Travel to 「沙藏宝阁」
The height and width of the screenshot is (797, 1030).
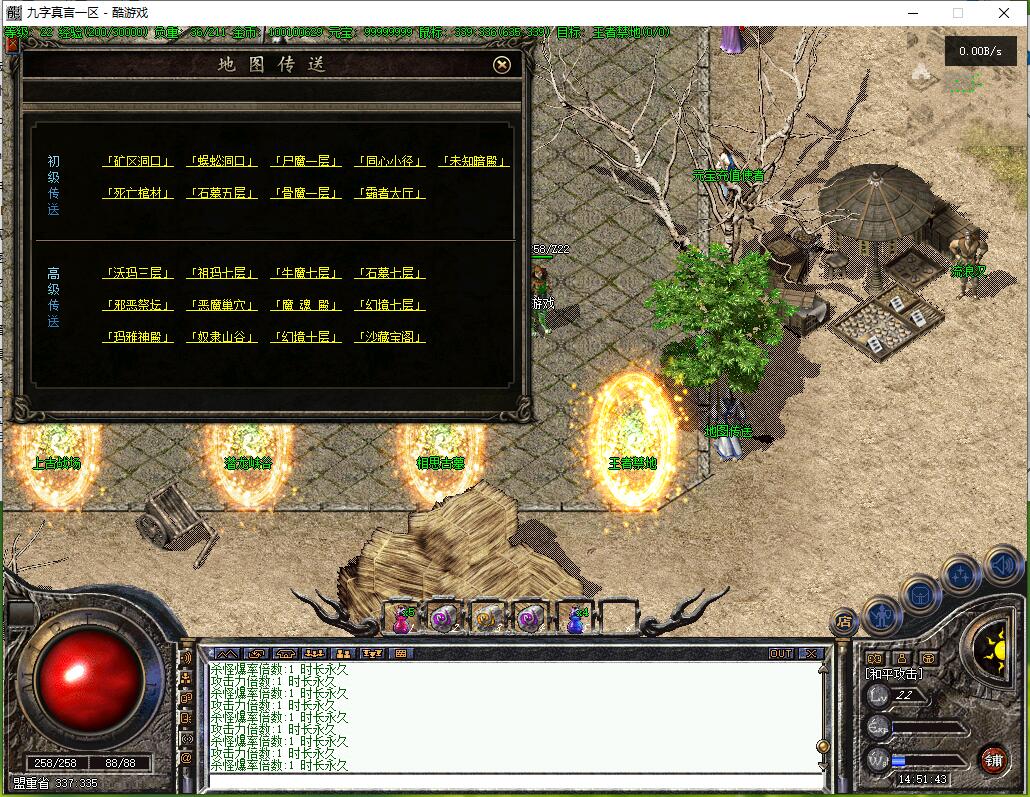(389, 337)
